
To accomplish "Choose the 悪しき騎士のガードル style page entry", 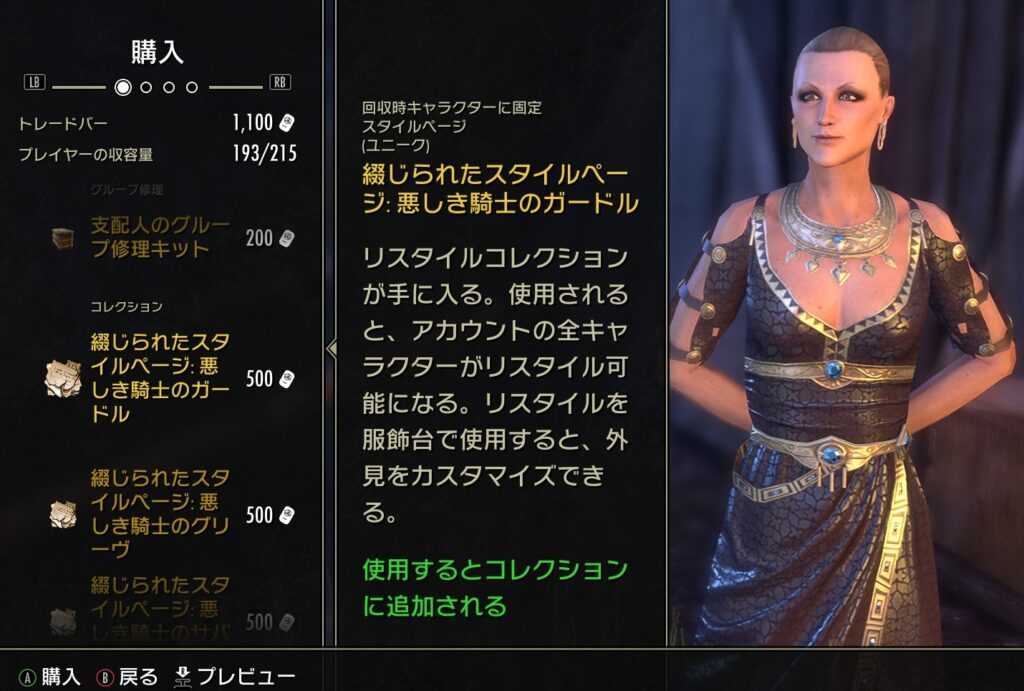I will (160, 378).
